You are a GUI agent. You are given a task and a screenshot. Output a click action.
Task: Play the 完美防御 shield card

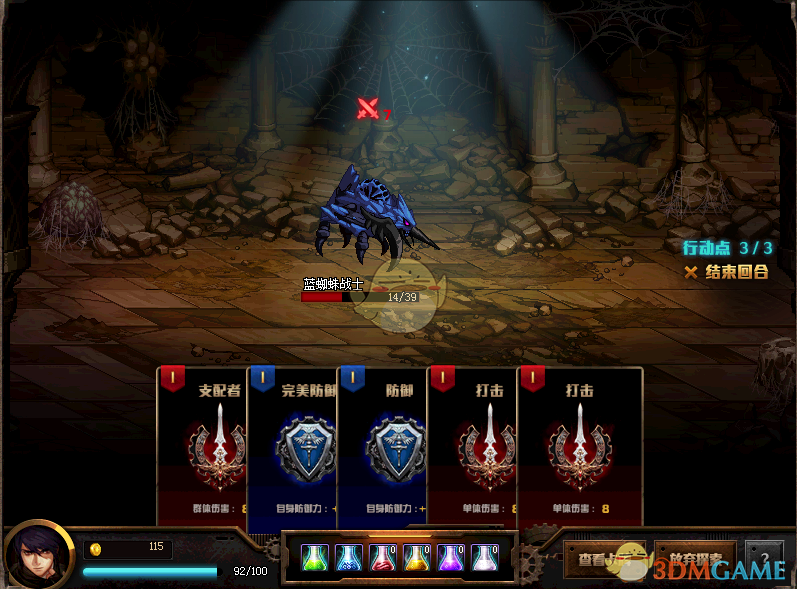(x=294, y=445)
